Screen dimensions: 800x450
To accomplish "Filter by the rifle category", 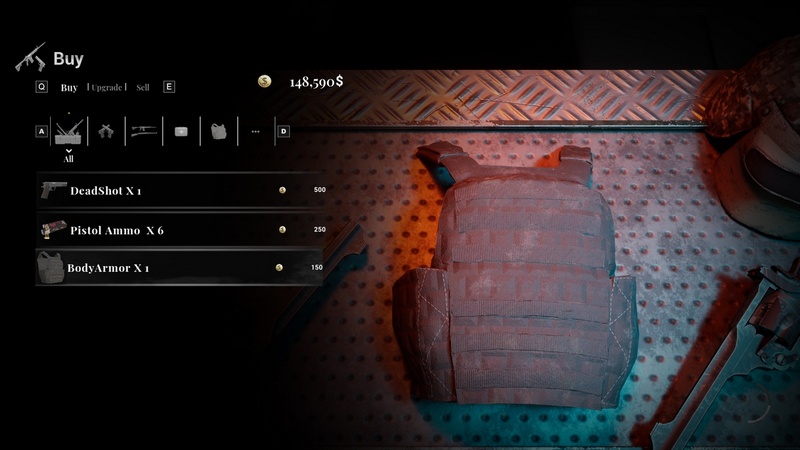I will tap(144, 131).
